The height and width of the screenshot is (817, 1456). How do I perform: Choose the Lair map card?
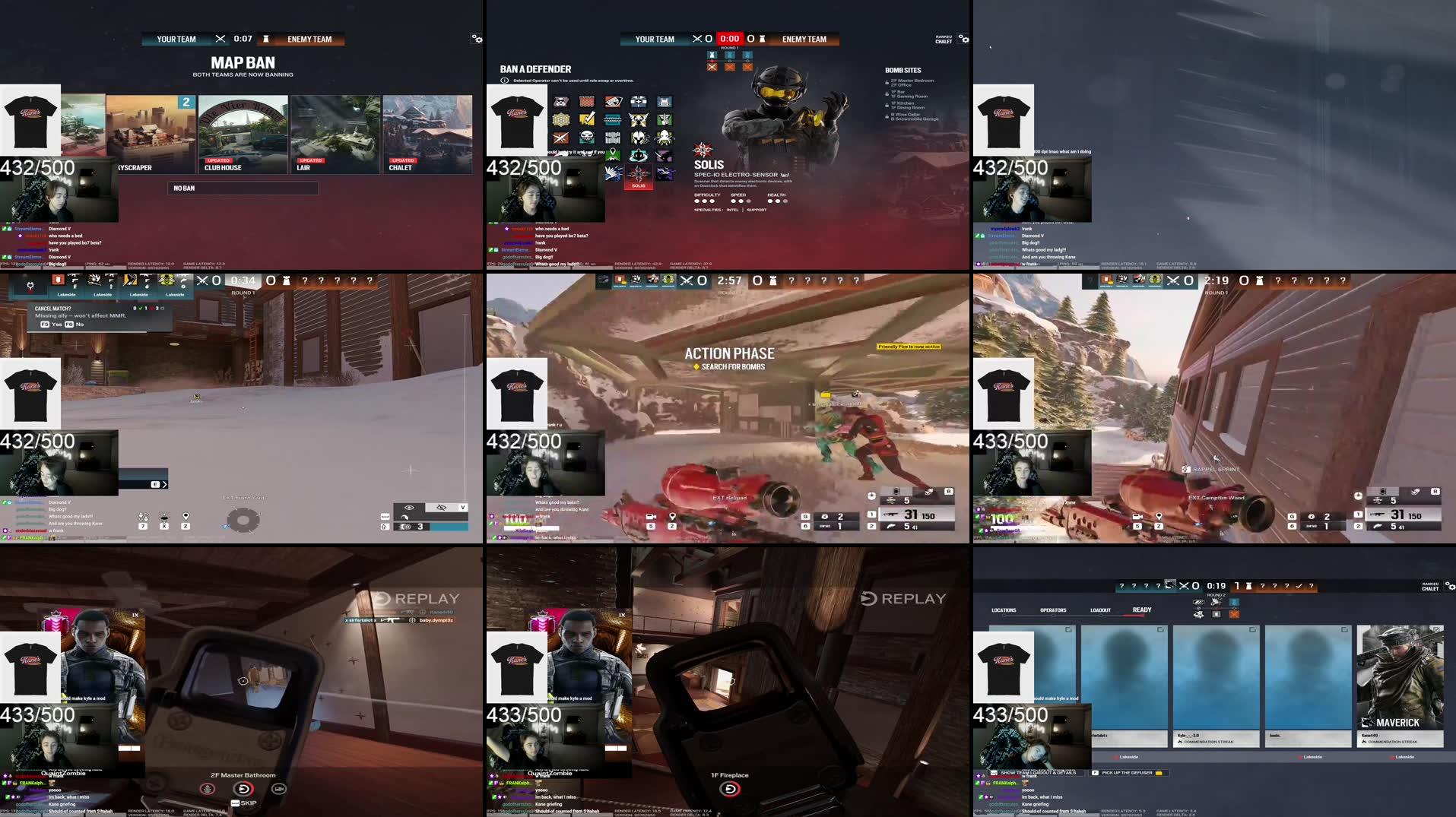(335, 134)
